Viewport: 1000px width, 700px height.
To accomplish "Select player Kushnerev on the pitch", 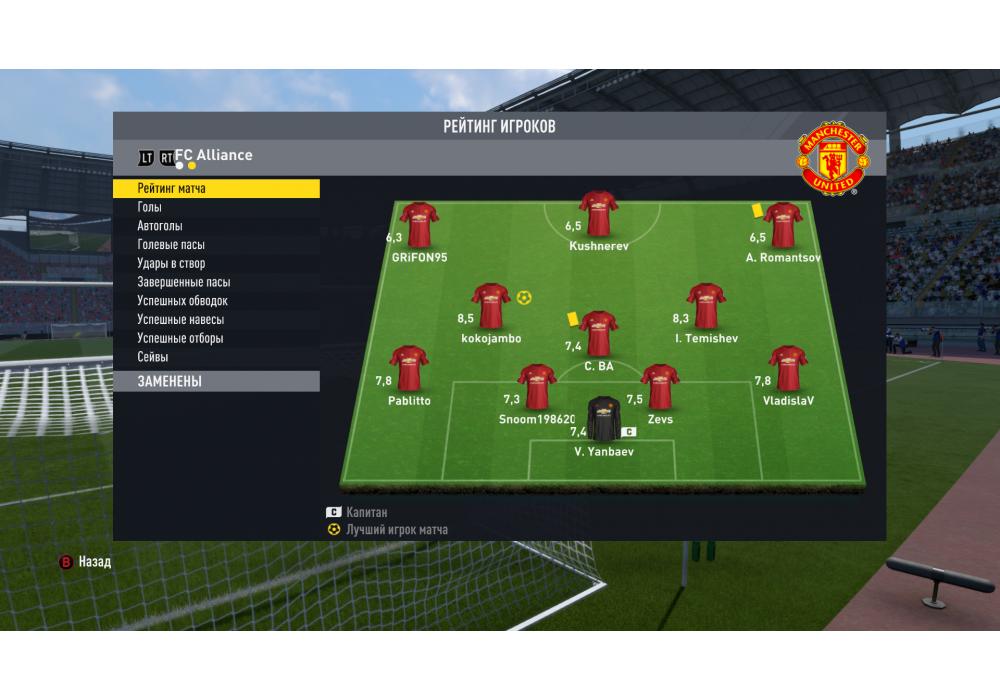I will [x=599, y=213].
